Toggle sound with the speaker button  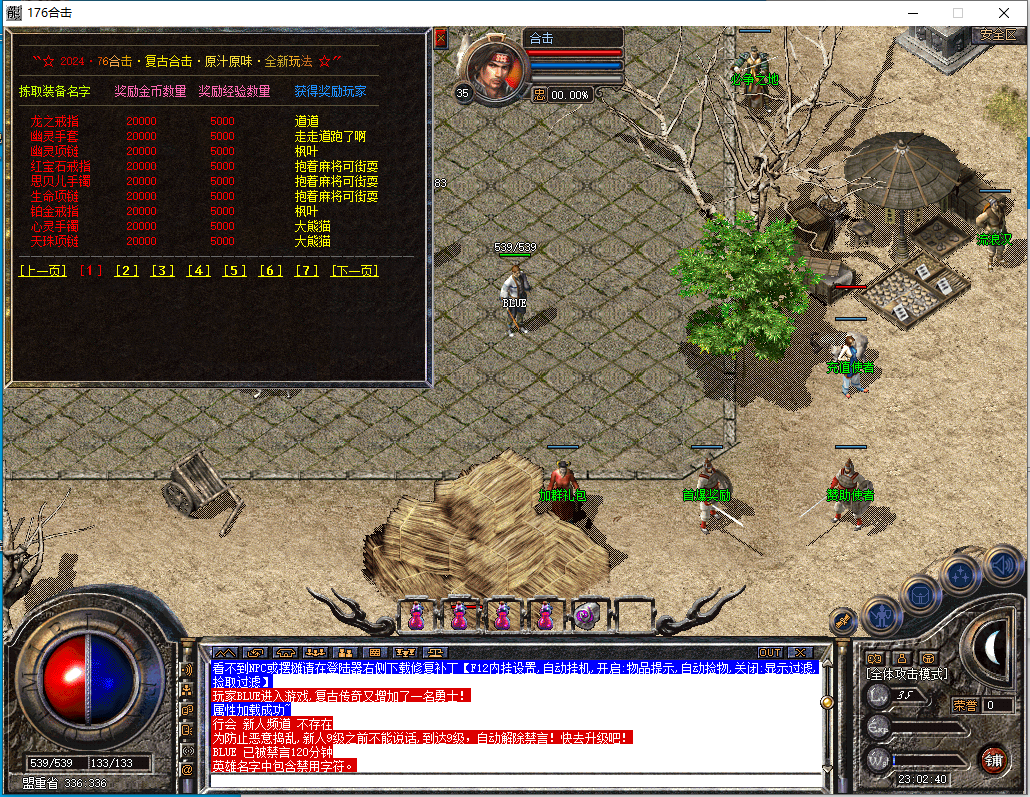(x=1001, y=566)
